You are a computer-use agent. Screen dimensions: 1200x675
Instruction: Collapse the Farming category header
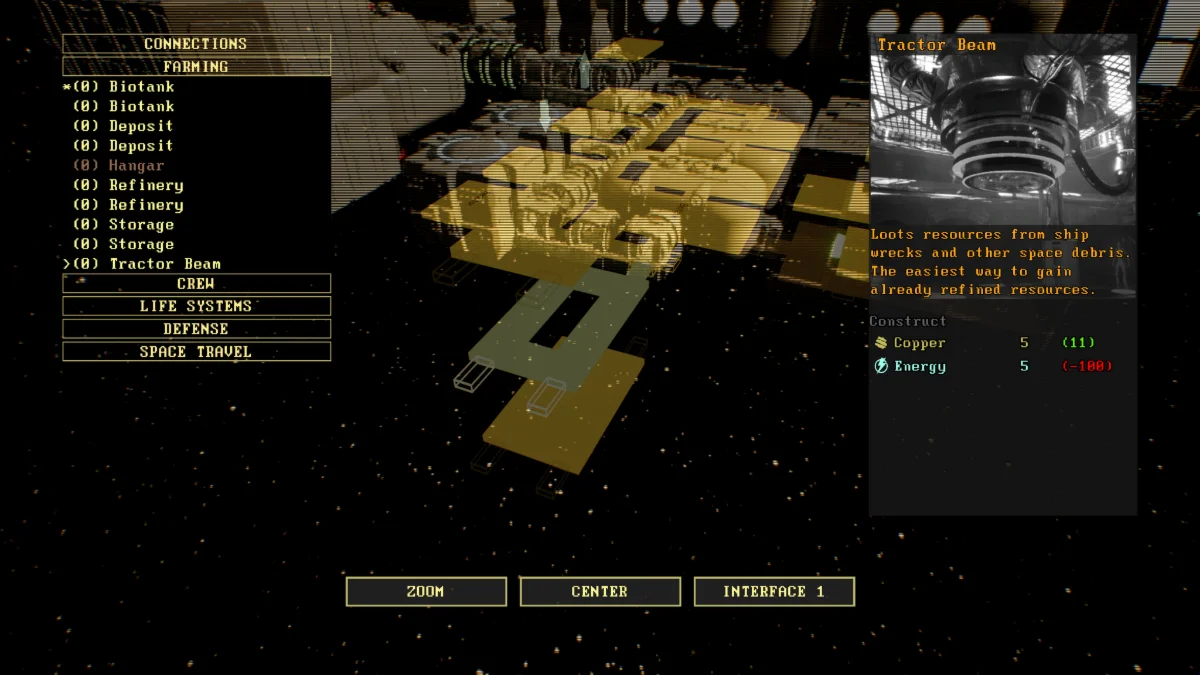coord(196,67)
